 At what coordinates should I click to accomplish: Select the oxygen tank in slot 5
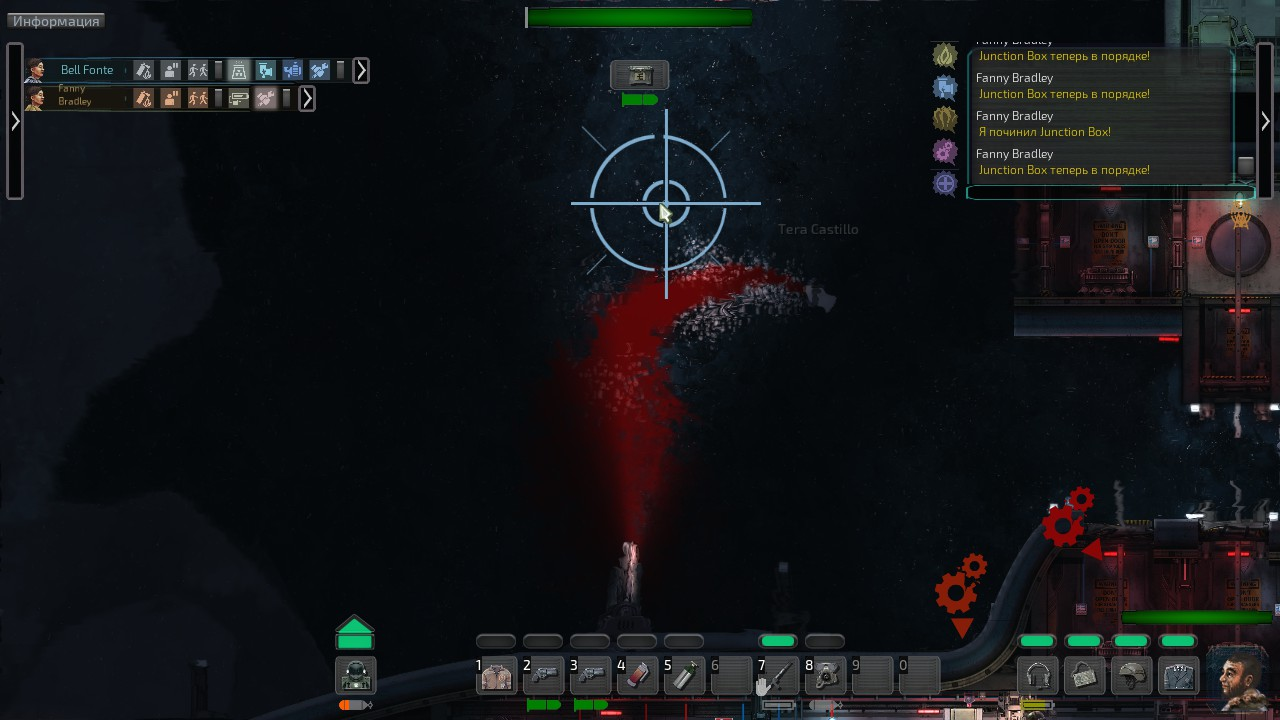tap(684, 677)
